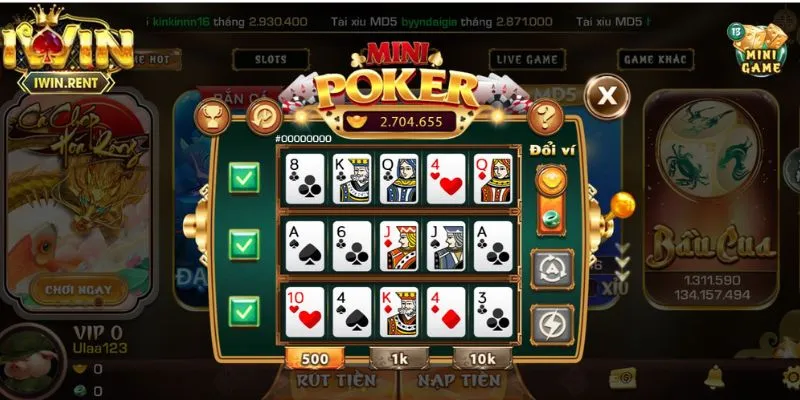Select the 500 bet level
Viewport: 800px width, 400px height.
point(315,357)
